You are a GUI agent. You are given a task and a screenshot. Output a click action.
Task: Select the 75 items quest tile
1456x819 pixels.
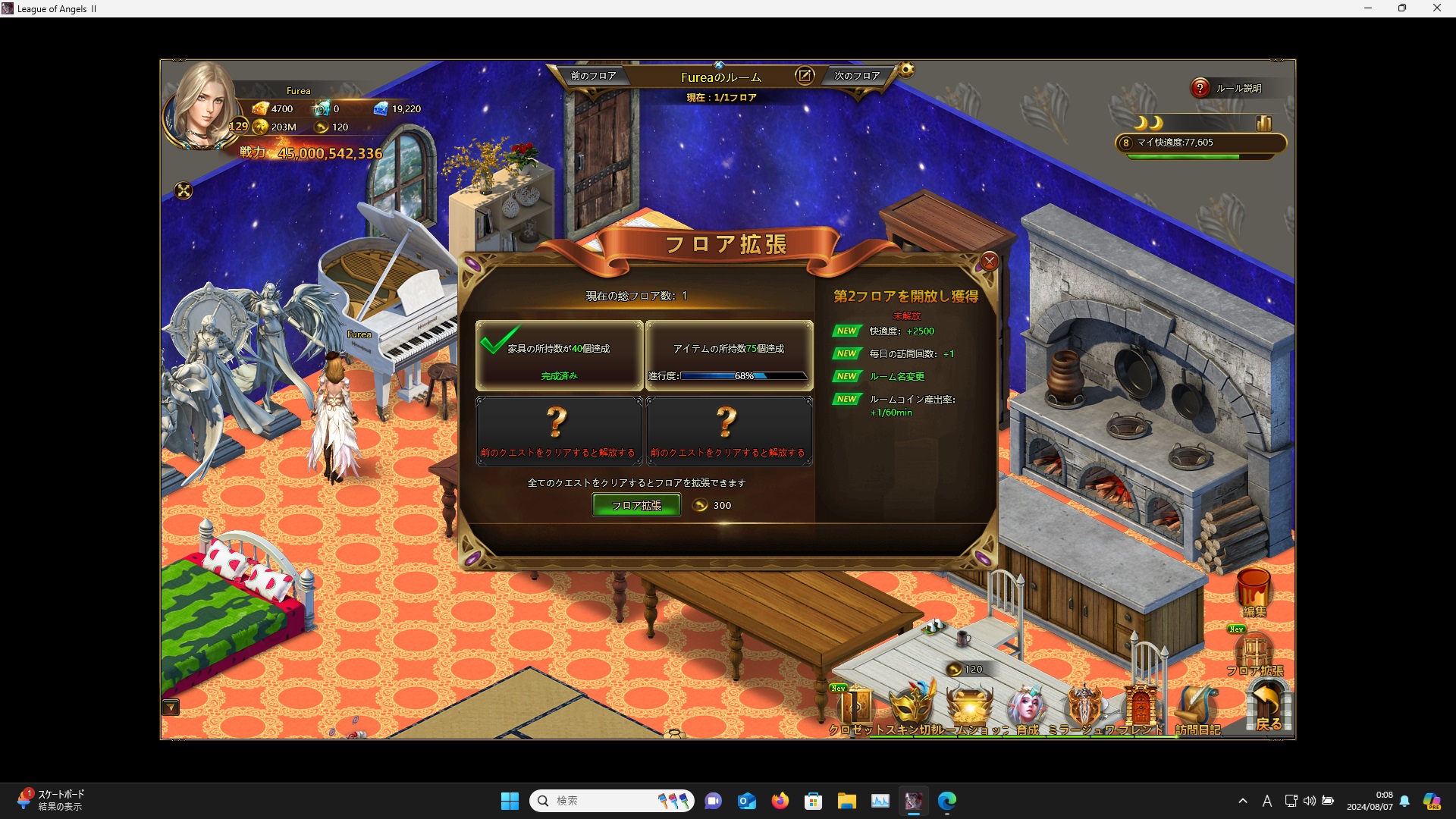[728, 355]
